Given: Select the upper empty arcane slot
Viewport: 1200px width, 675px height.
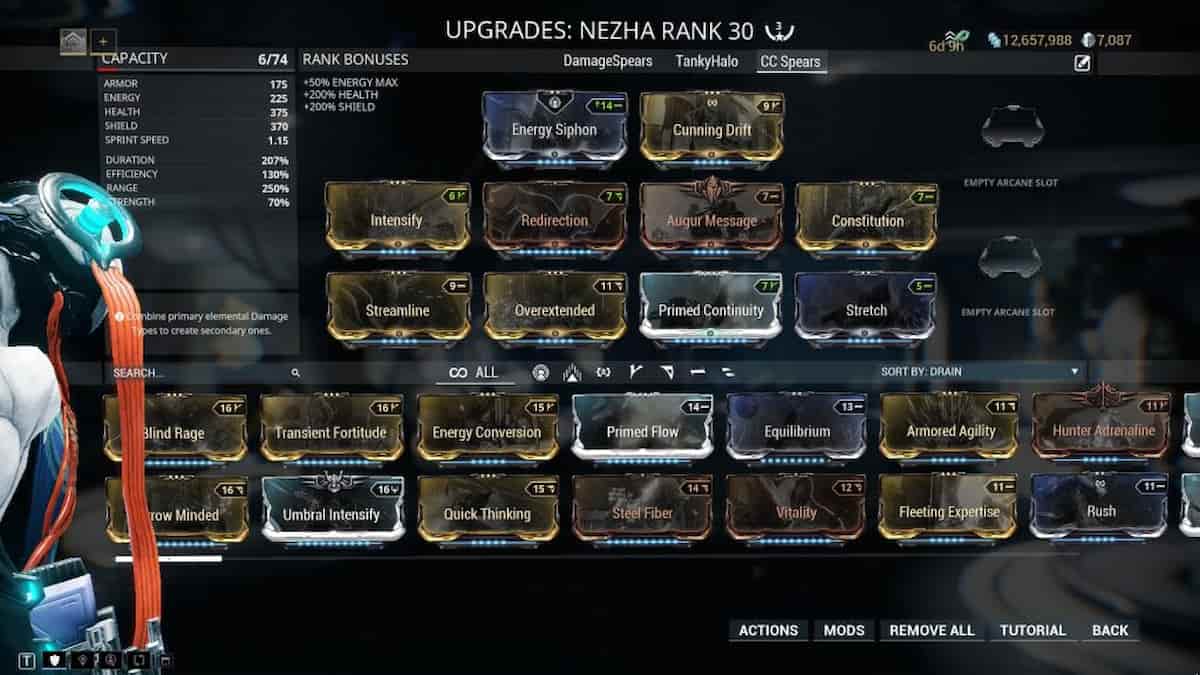Looking at the screenshot, I should 1011,128.
